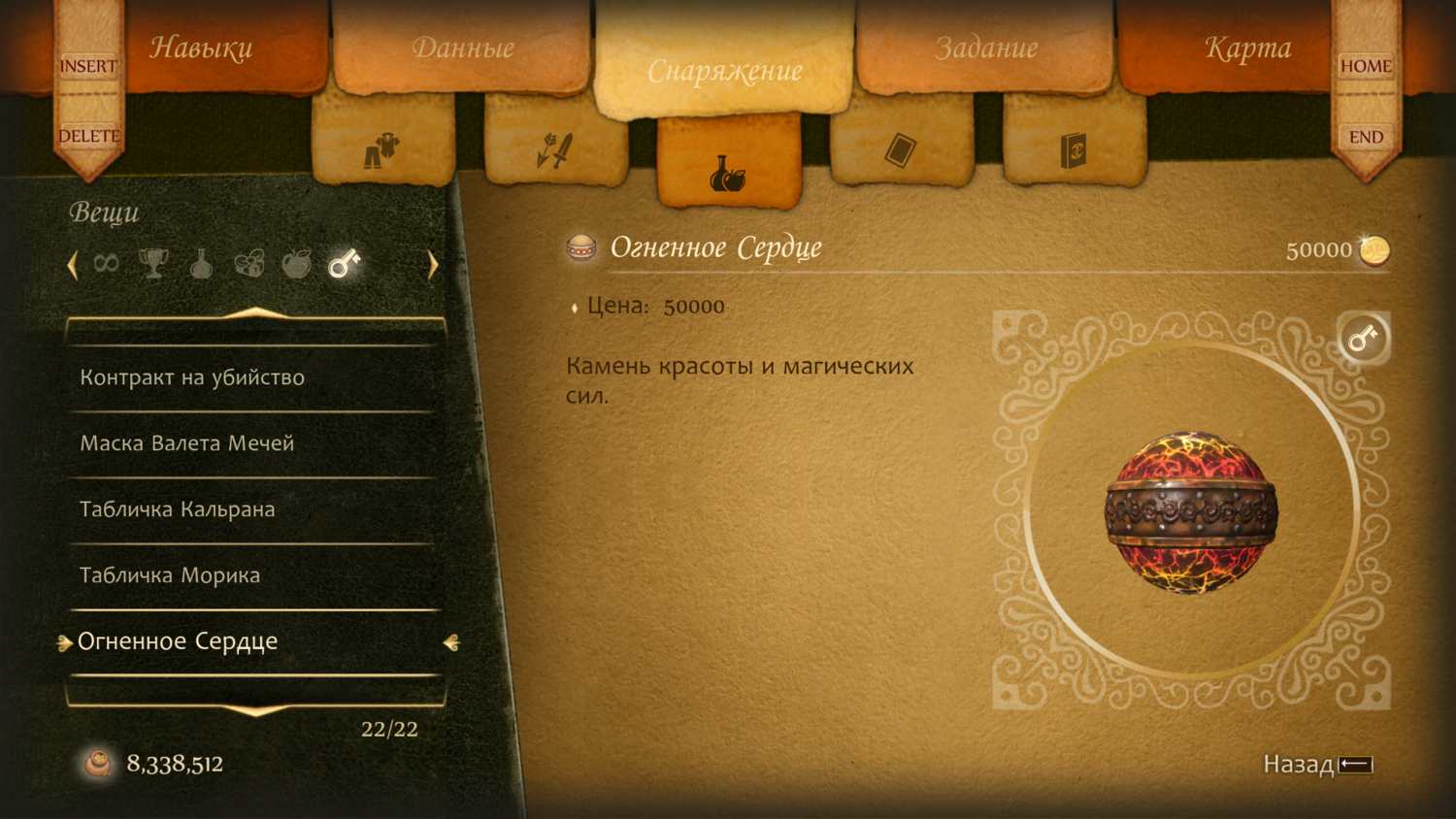1456x819 pixels.
Task: Select the sword and arrow weapons sub-tab
Action: (555, 150)
